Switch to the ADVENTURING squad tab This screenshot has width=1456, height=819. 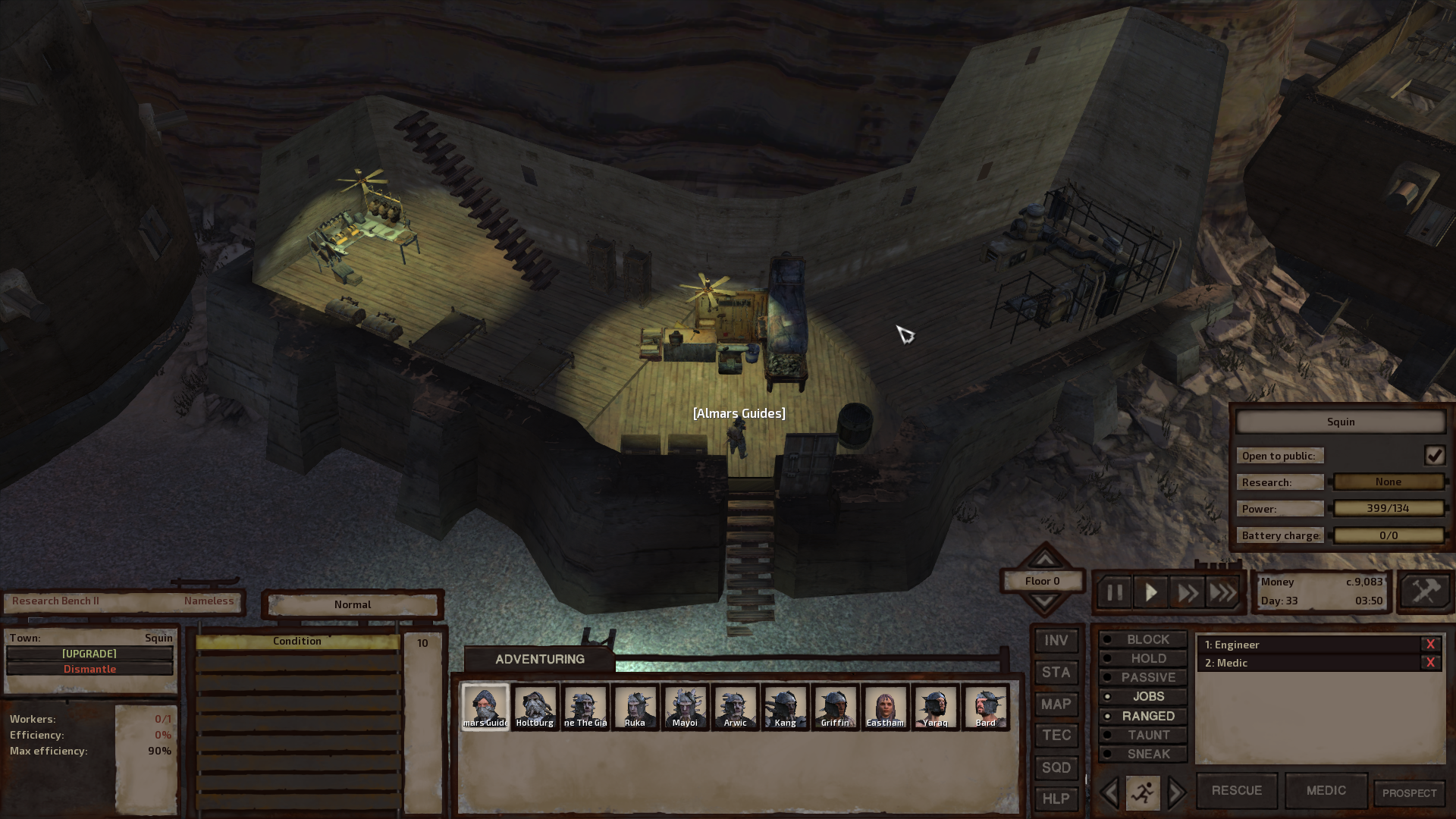pos(539,659)
